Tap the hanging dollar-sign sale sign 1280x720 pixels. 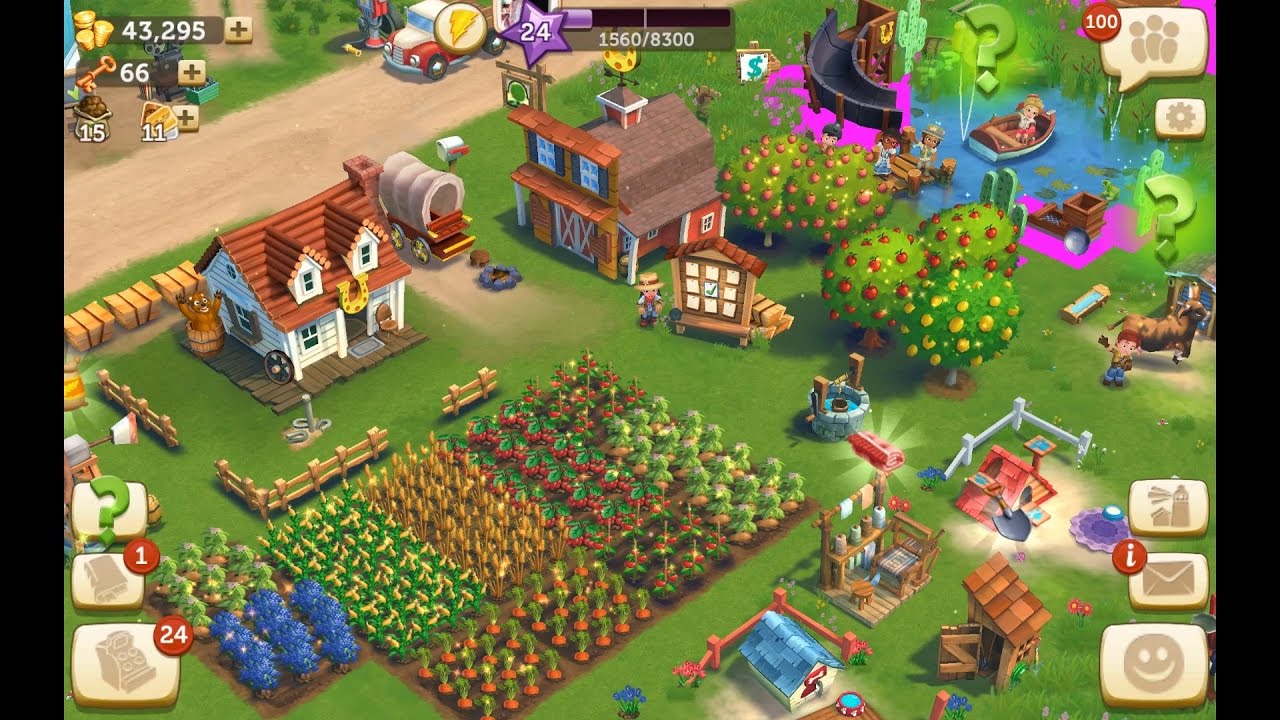(x=752, y=65)
